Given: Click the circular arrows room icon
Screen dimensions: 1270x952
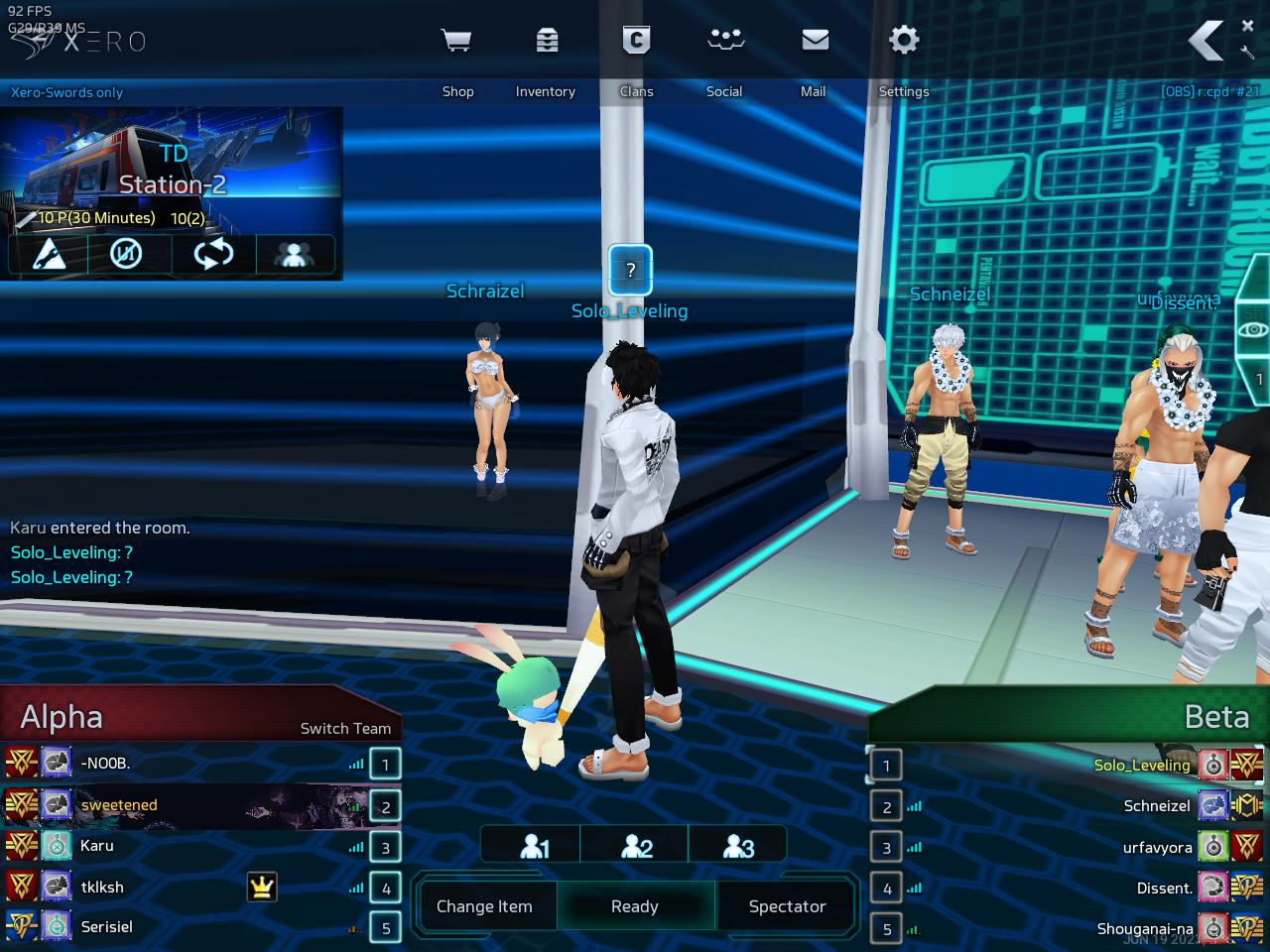Looking at the screenshot, I should tap(212, 255).
